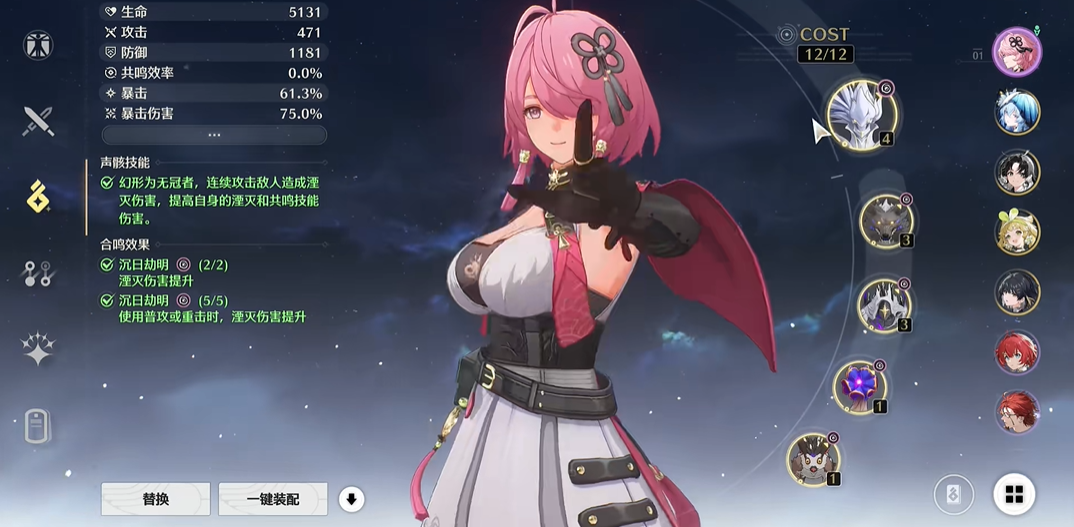Select the cost 3 wolf echo slot
The width and height of the screenshot is (1074, 527).
tap(885, 219)
